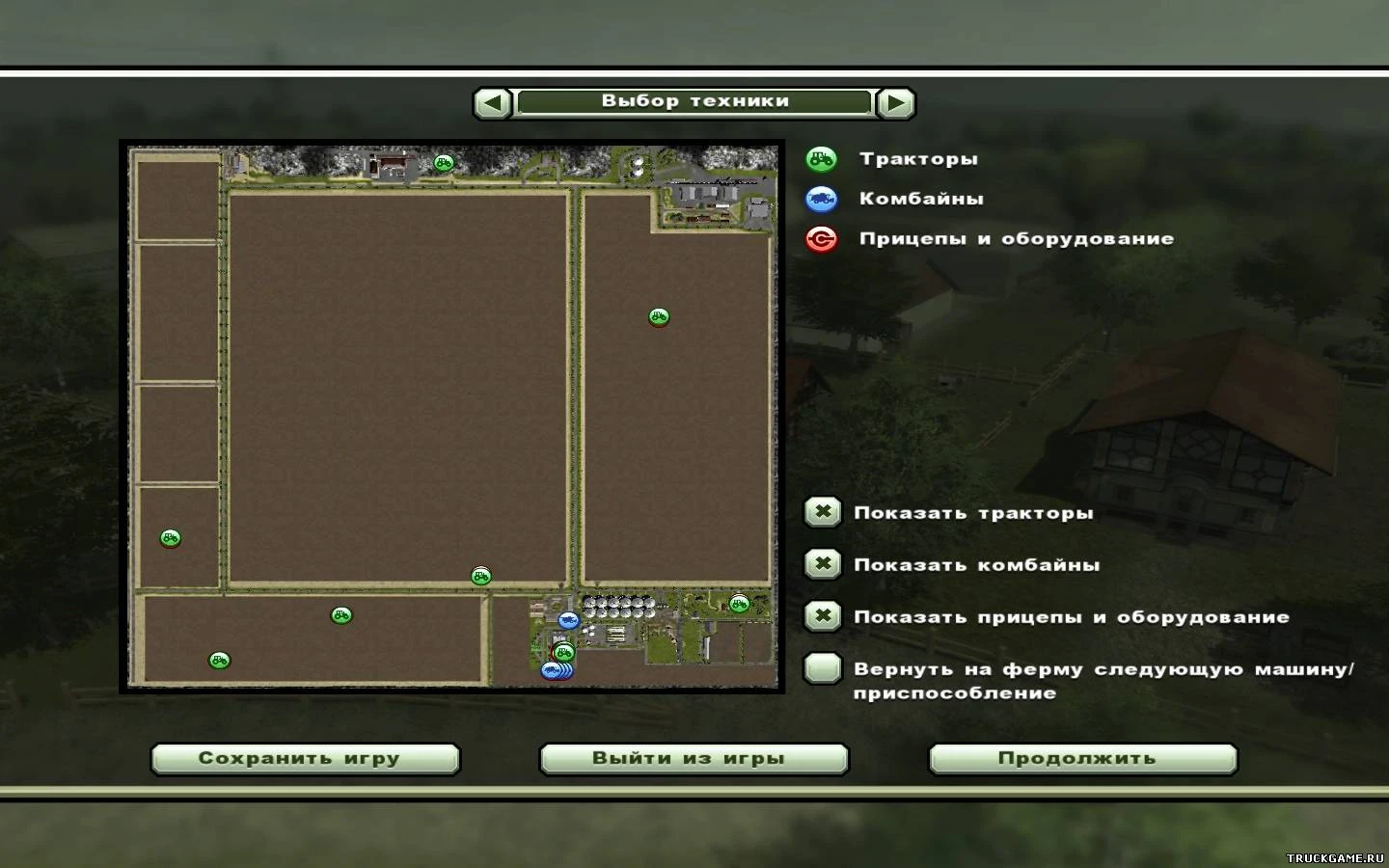Click the right arrow beside Выбор техники

click(897, 101)
